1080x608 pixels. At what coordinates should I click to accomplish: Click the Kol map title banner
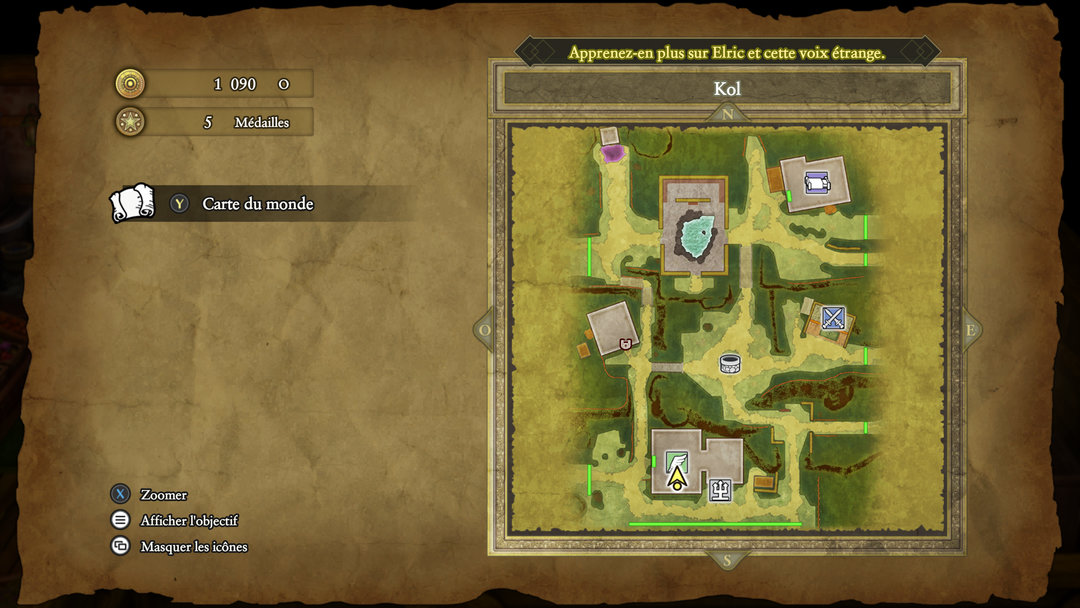[x=727, y=88]
